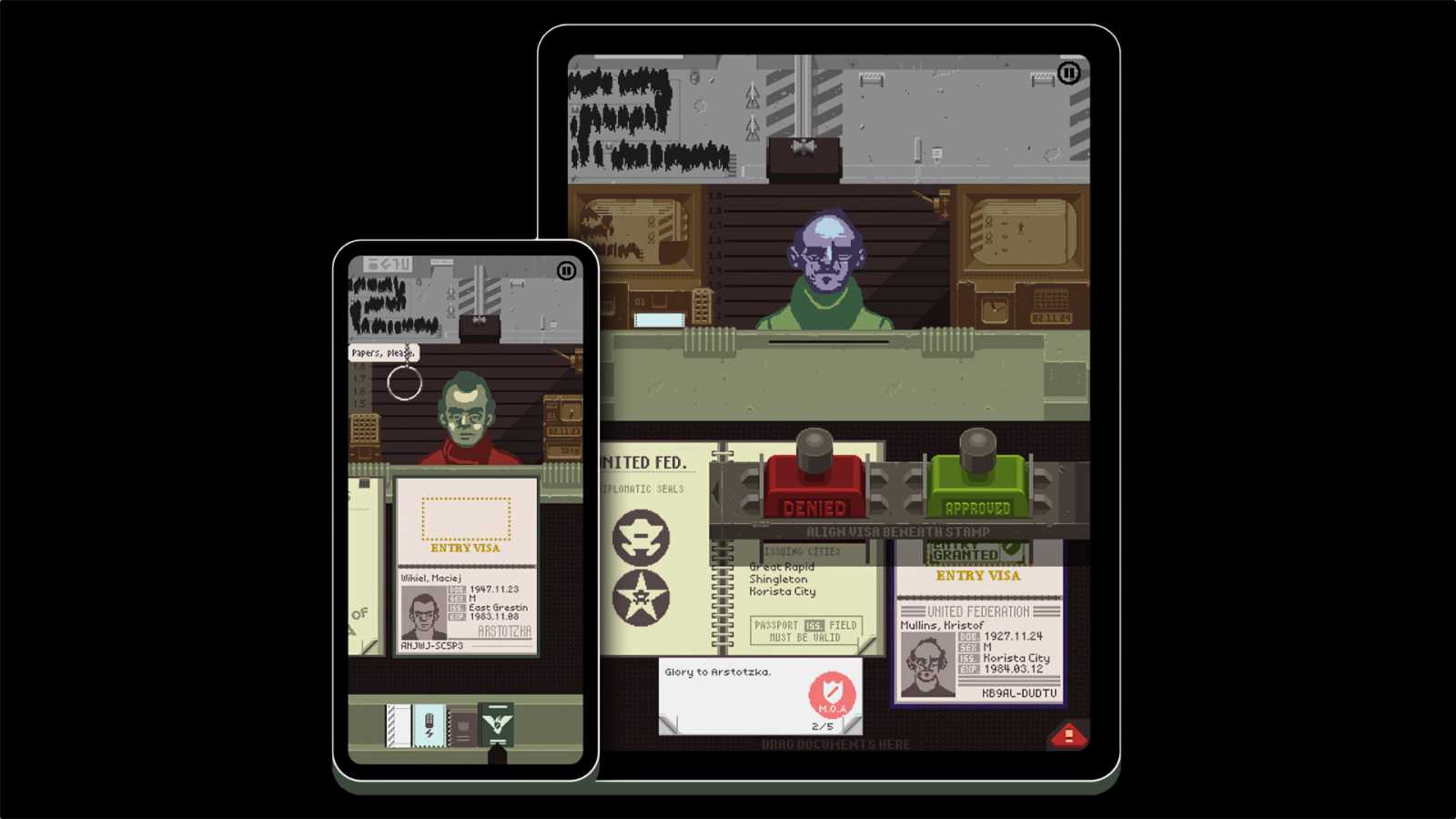This screenshot has width=1456, height=819.
Task: Tap the ISS tag in the passport rule
Action: pos(813,625)
